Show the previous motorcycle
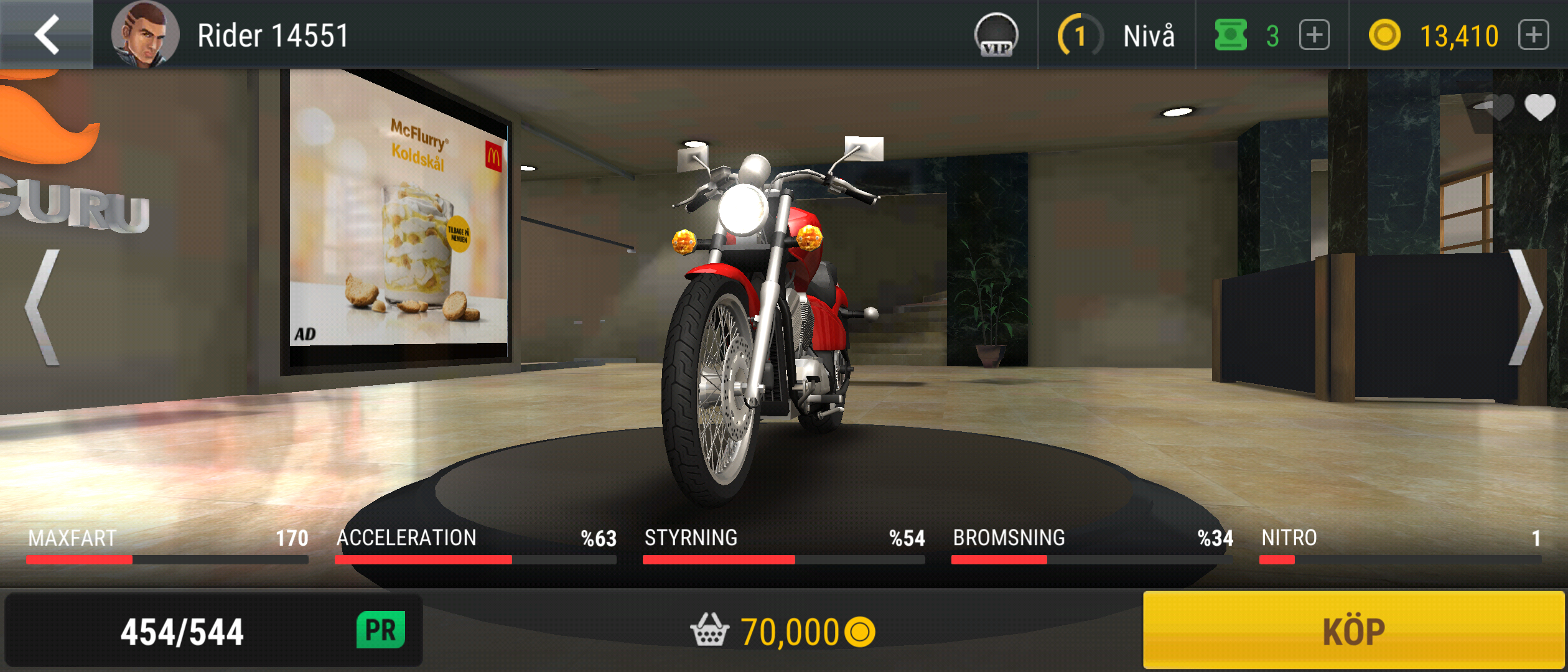This screenshot has width=1568, height=672. point(44,307)
